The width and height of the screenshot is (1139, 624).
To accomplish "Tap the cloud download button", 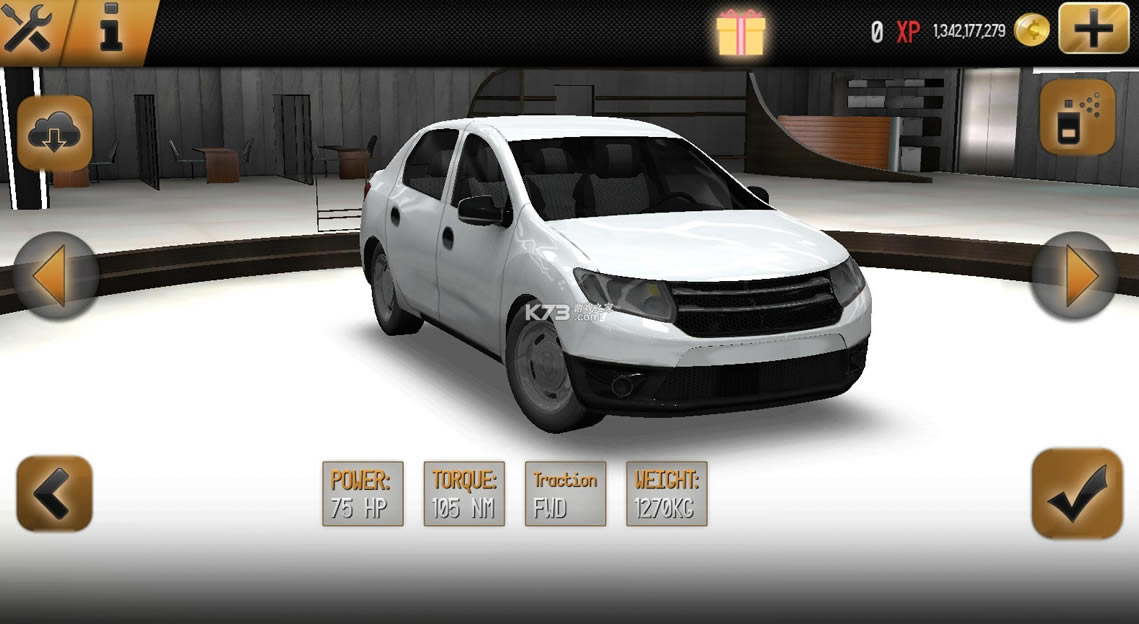I will tap(55, 134).
